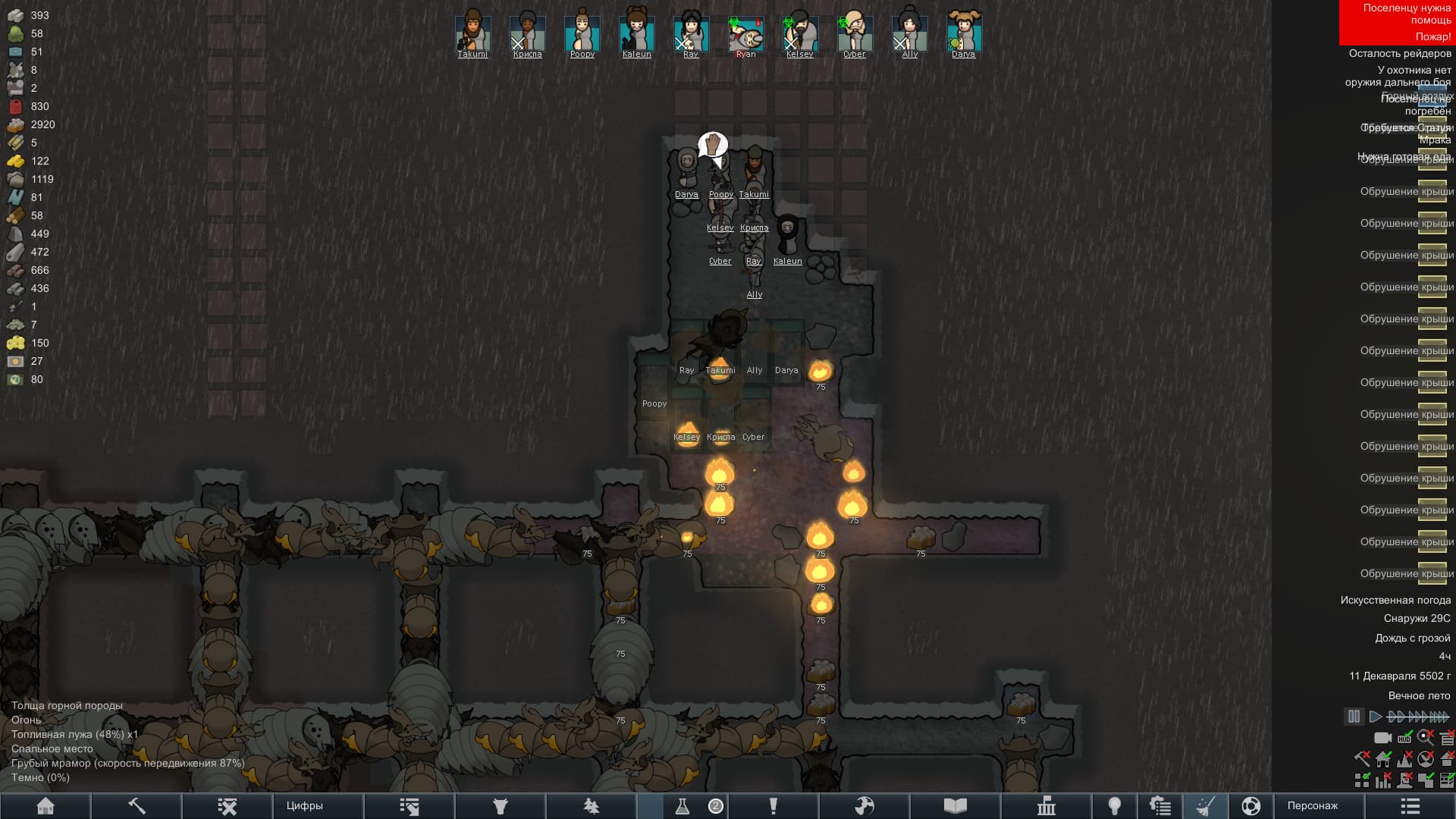Viewport: 1456px width, 819px height.
Task: Open the Architect menu with the house icon
Action: (45, 805)
